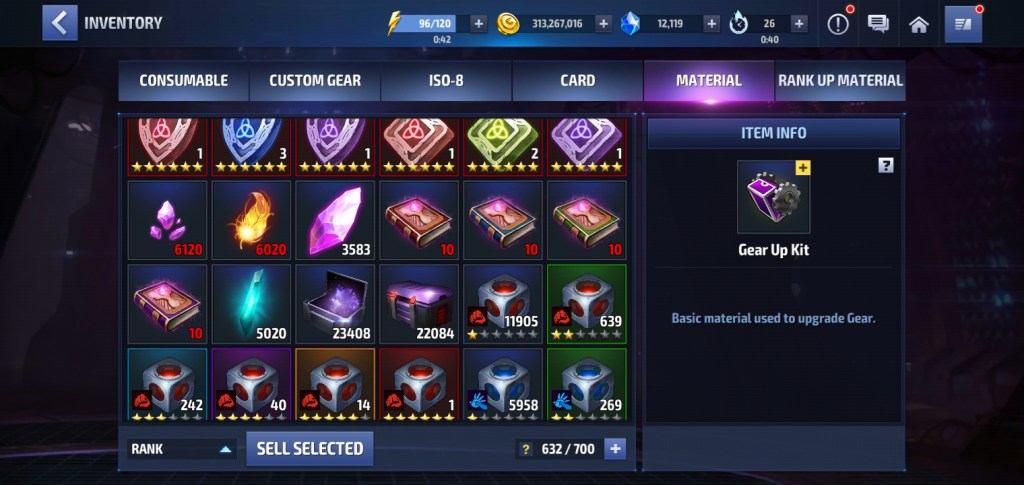1024x485 pixels.
Task: Select the ISO-8 tab
Action: click(x=446, y=81)
